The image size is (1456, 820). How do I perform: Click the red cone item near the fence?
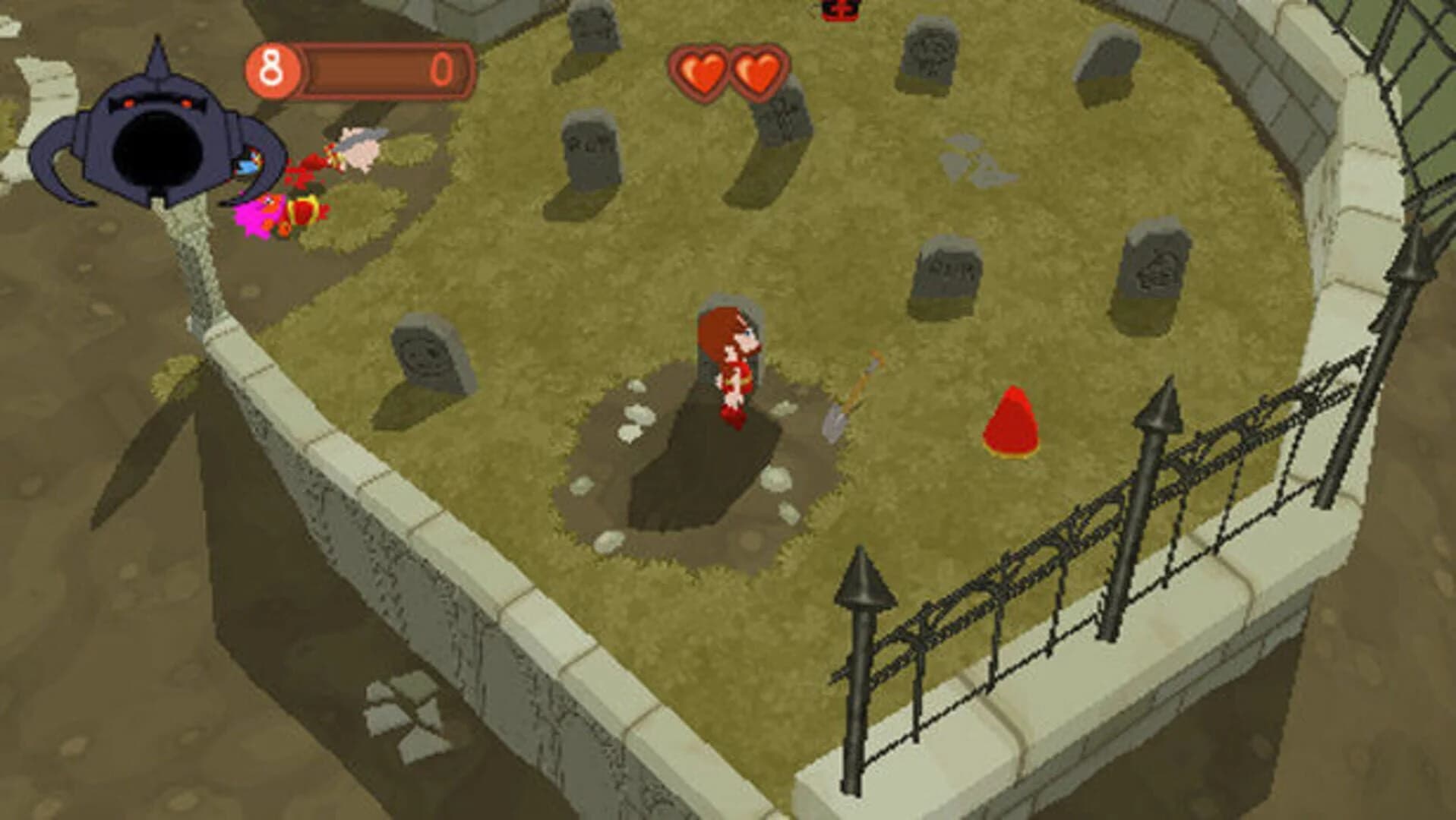click(1010, 421)
